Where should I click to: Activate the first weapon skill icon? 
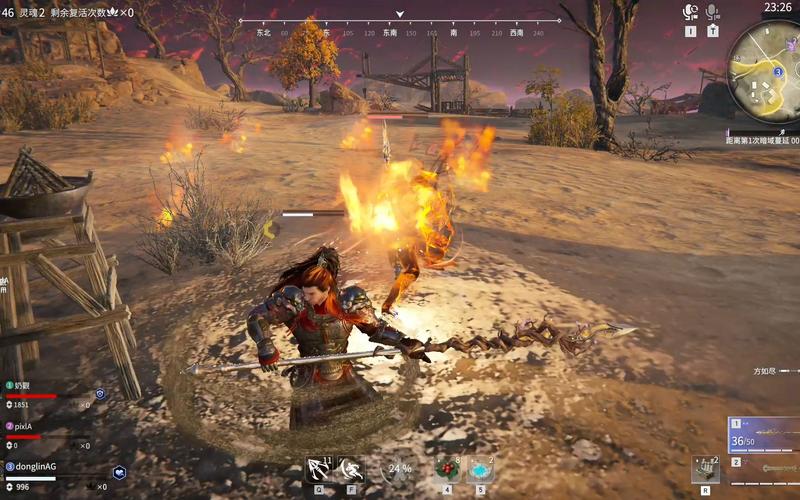tap(320, 468)
